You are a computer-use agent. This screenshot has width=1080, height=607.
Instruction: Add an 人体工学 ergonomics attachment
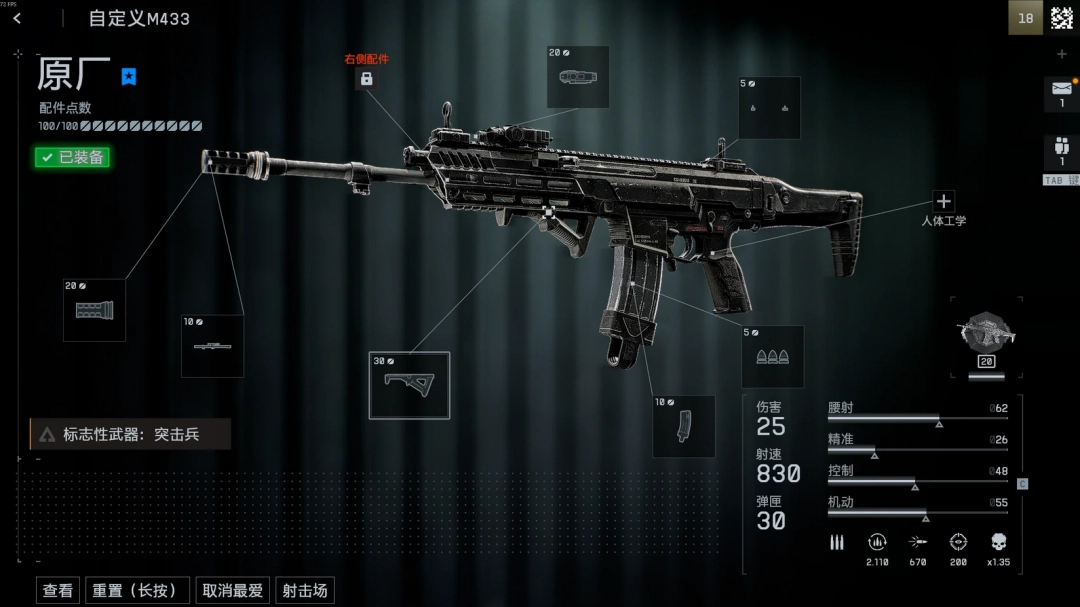pos(943,201)
